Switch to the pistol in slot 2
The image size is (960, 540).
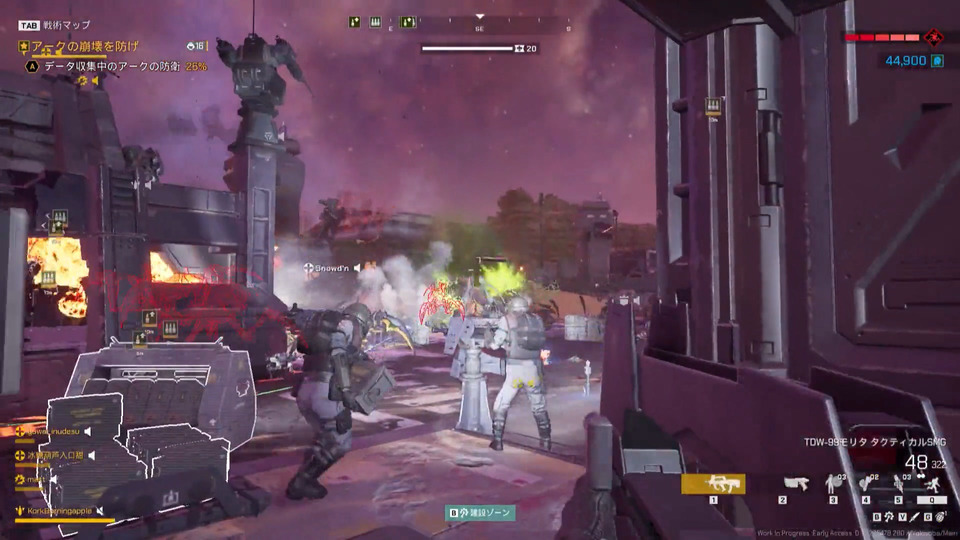[796, 484]
